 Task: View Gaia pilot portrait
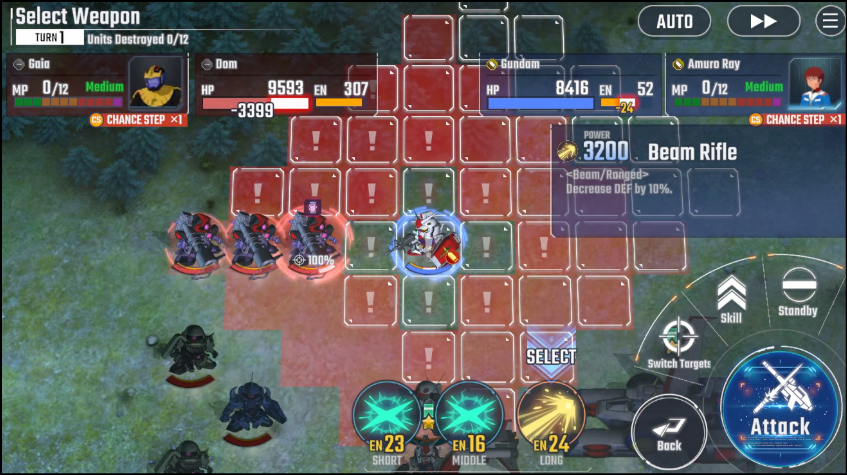(x=157, y=83)
